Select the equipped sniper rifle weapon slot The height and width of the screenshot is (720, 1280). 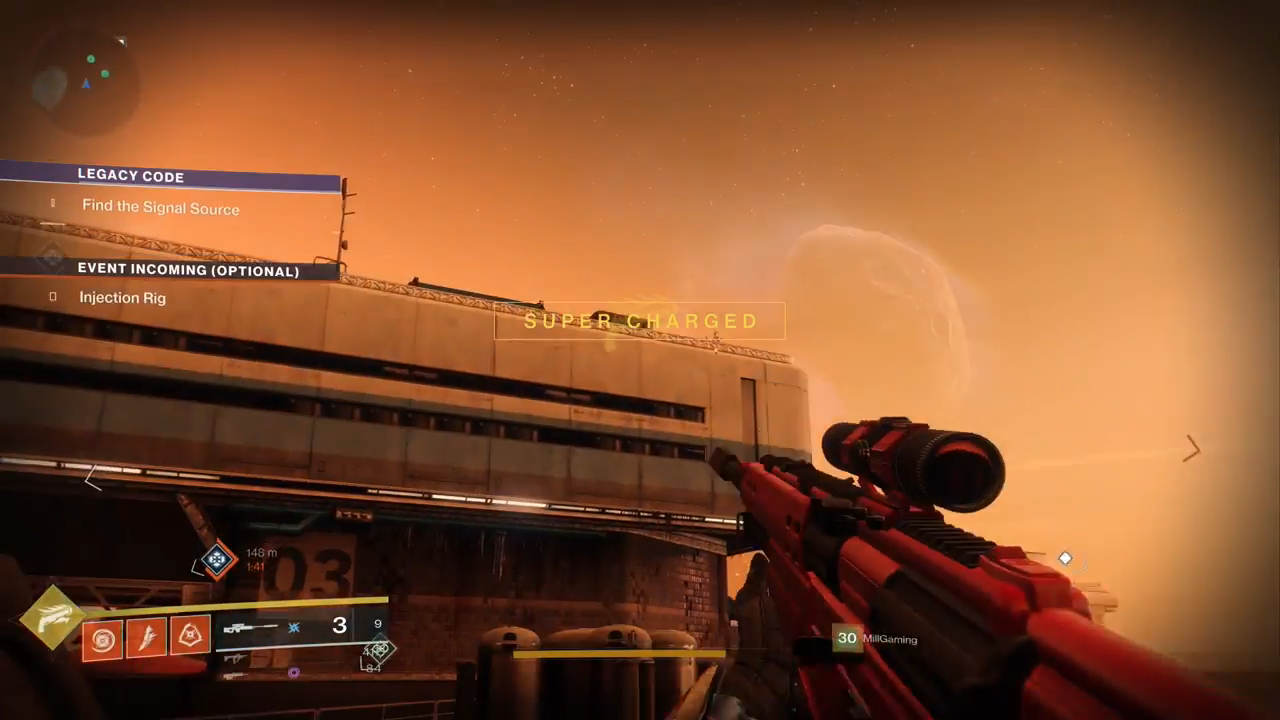pos(252,628)
